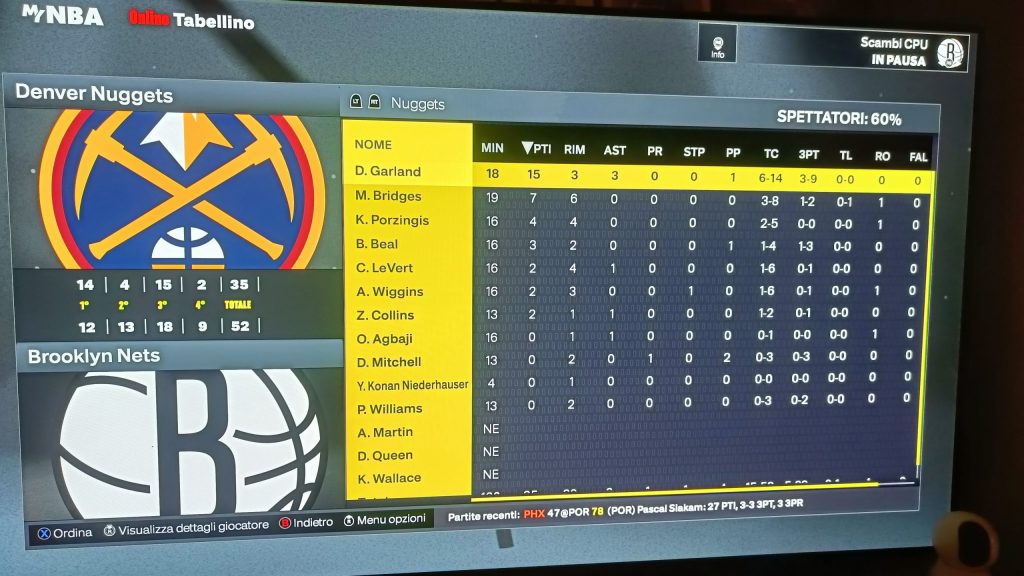Select B. Beal's row
The width and height of the screenshot is (1024, 576).
click(377, 244)
